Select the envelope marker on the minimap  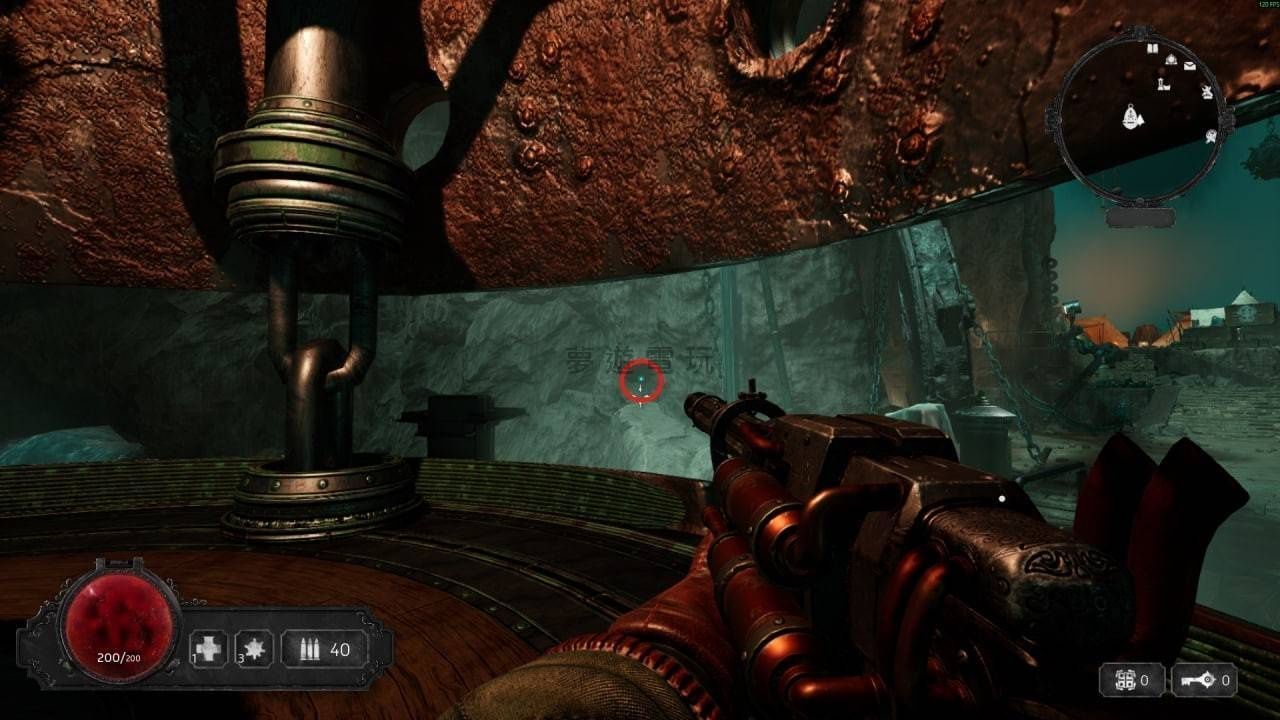1190,66
